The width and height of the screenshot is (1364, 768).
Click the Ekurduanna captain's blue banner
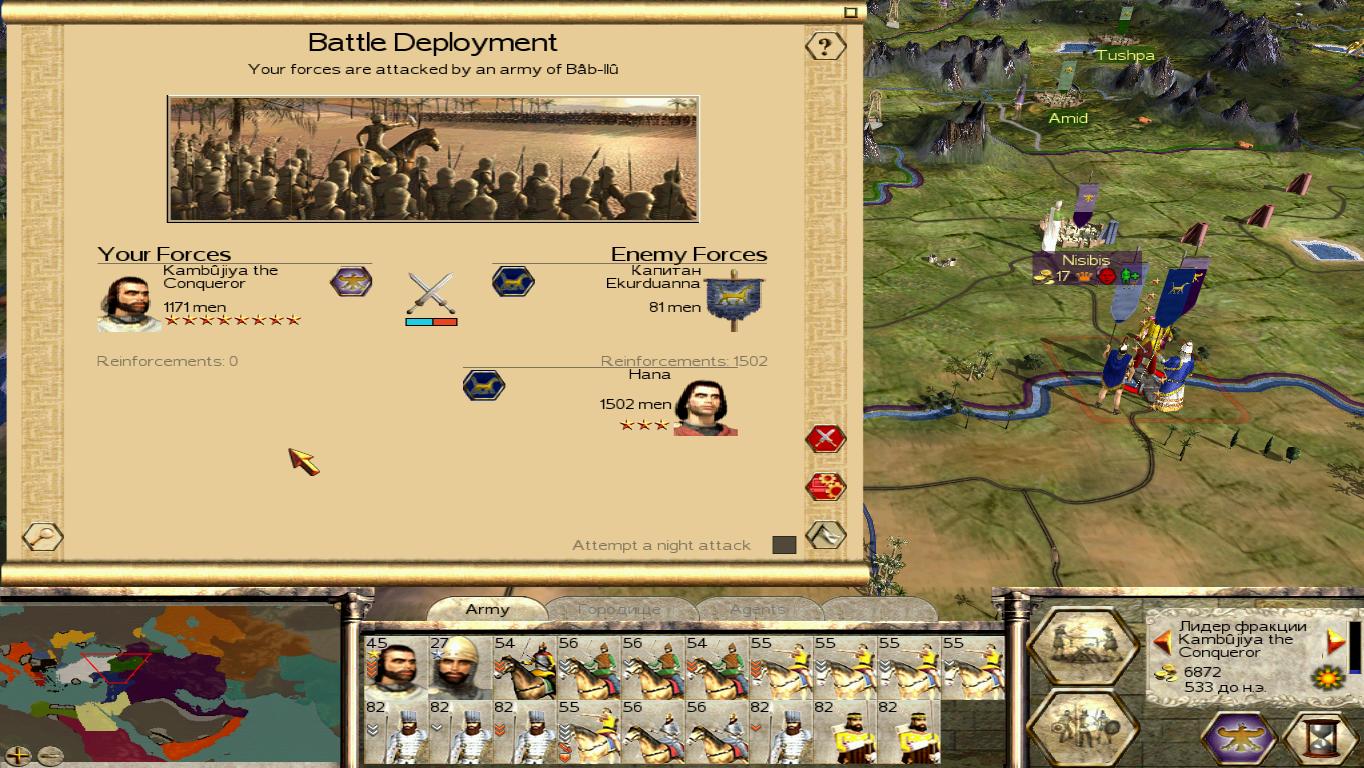pos(735,299)
